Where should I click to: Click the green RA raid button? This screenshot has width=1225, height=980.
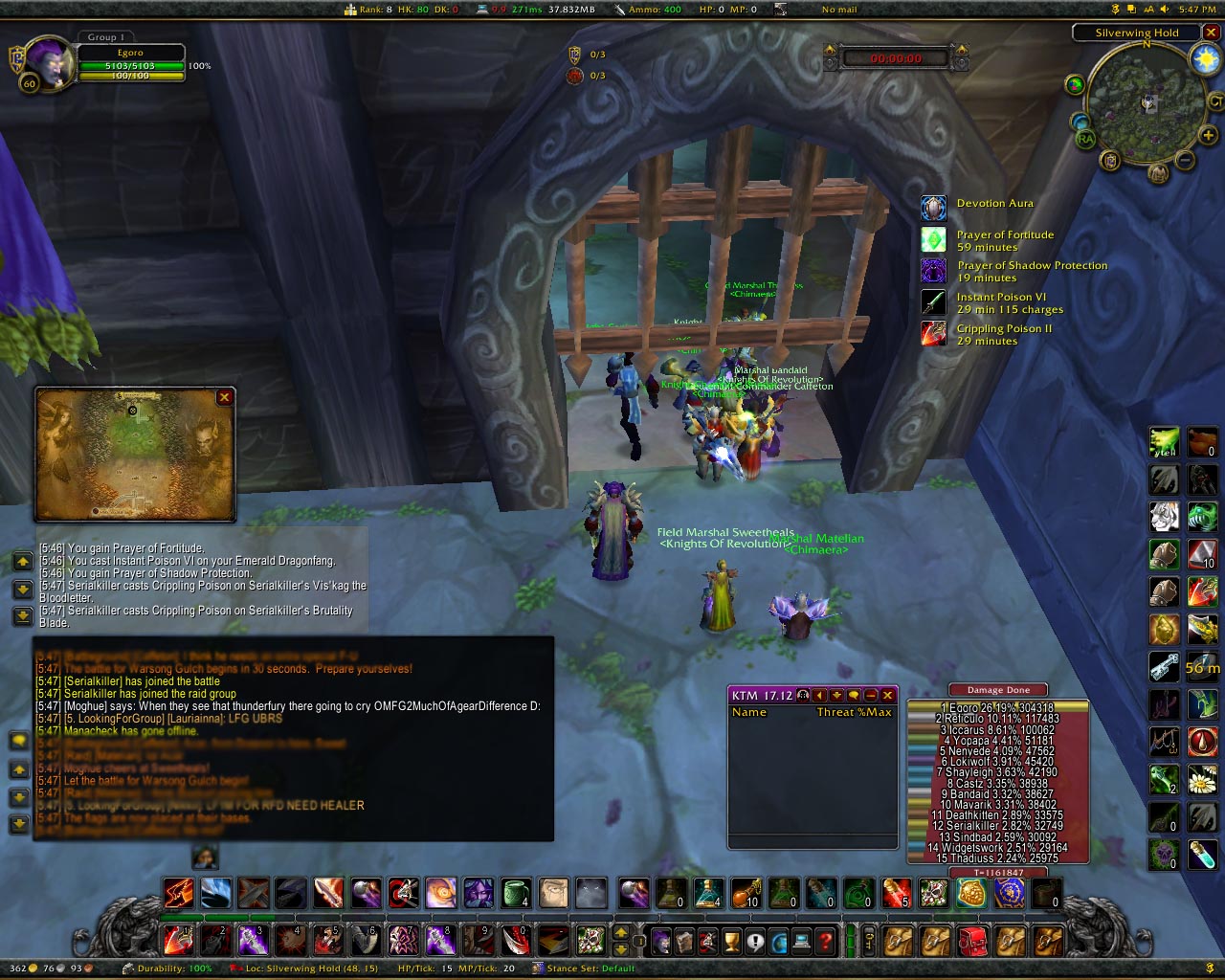click(1085, 139)
